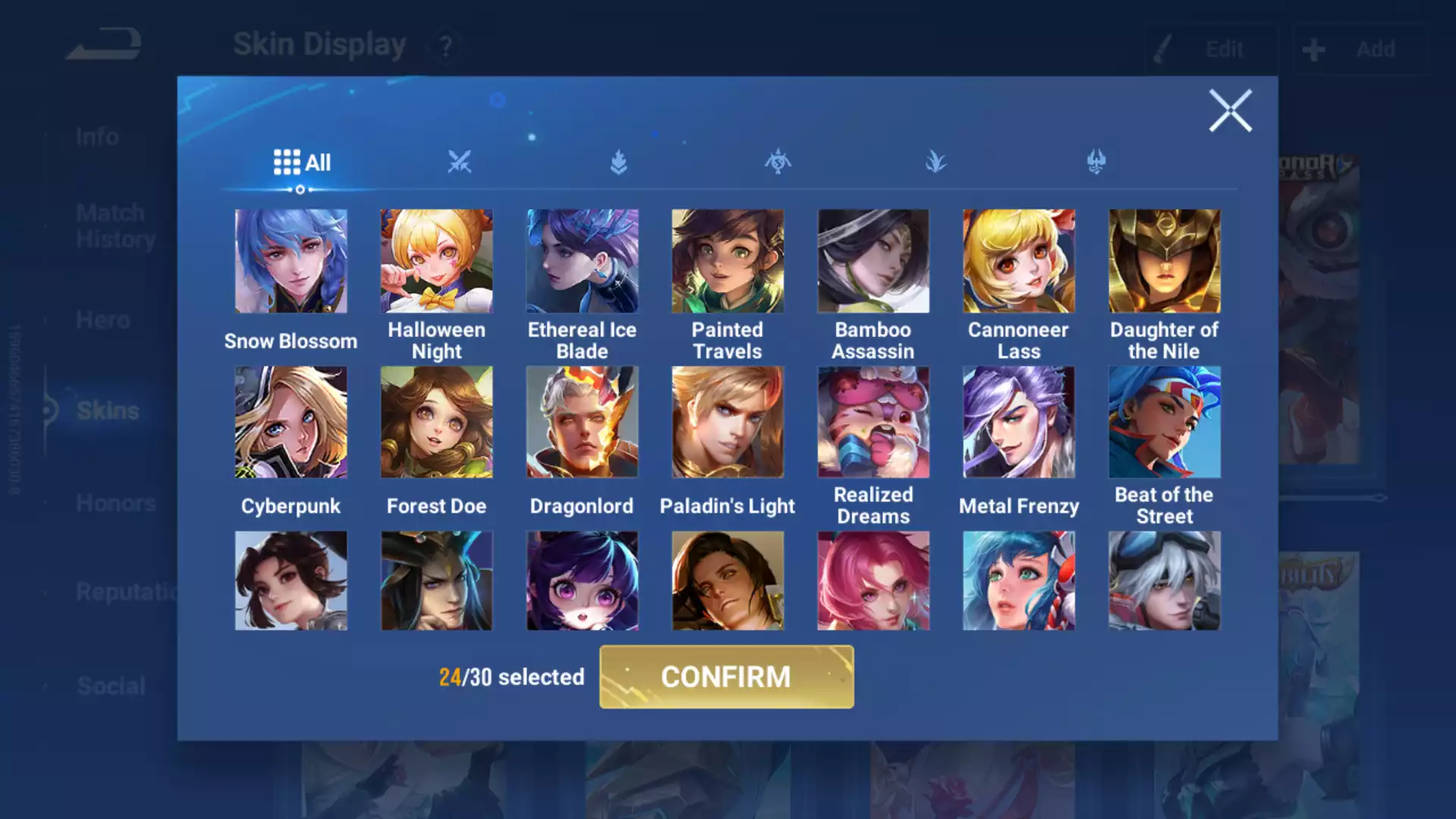Select the Painted Travels skin

pyautogui.click(x=728, y=262)
